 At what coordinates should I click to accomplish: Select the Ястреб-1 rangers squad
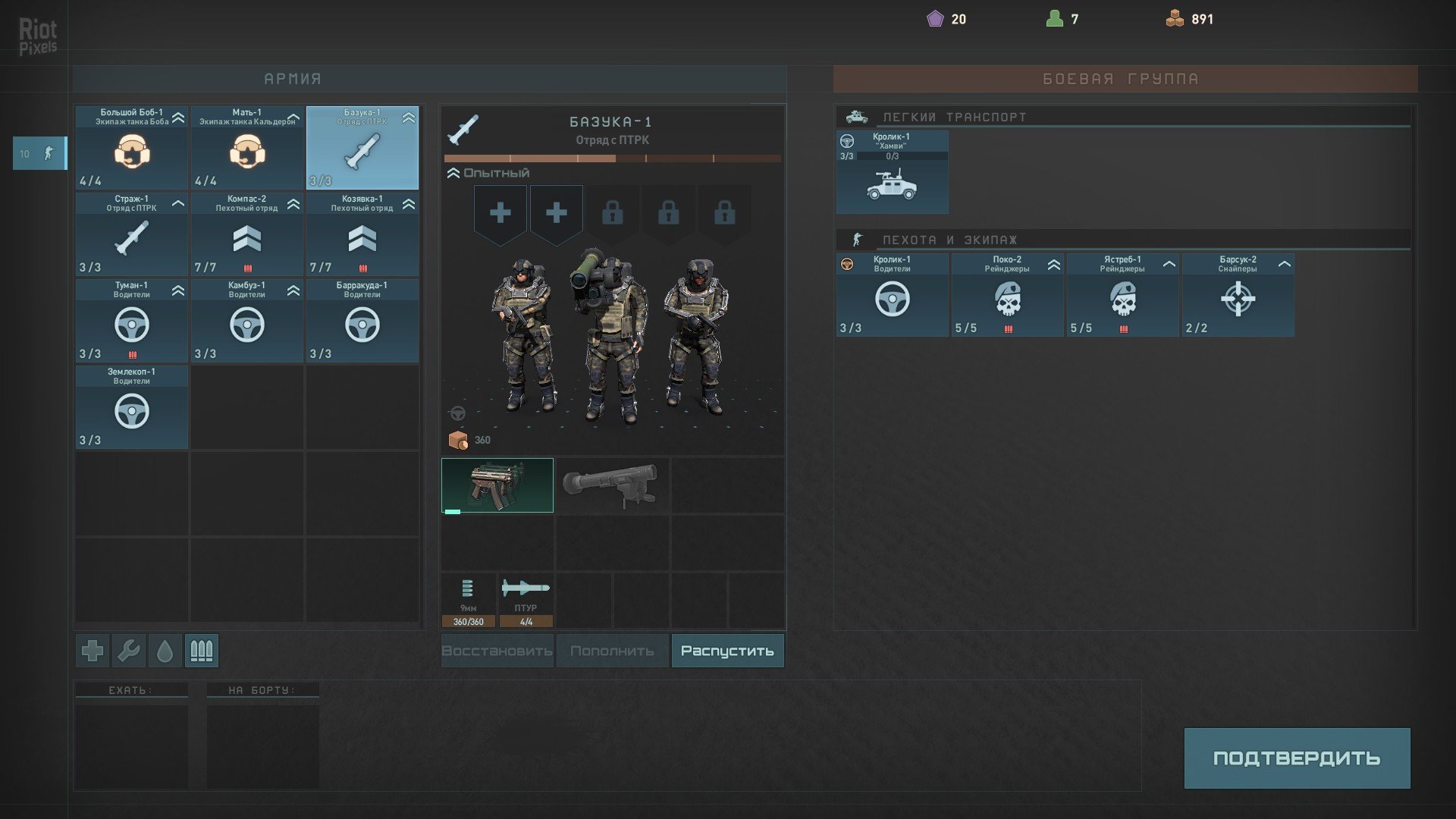coord(1122,295)
